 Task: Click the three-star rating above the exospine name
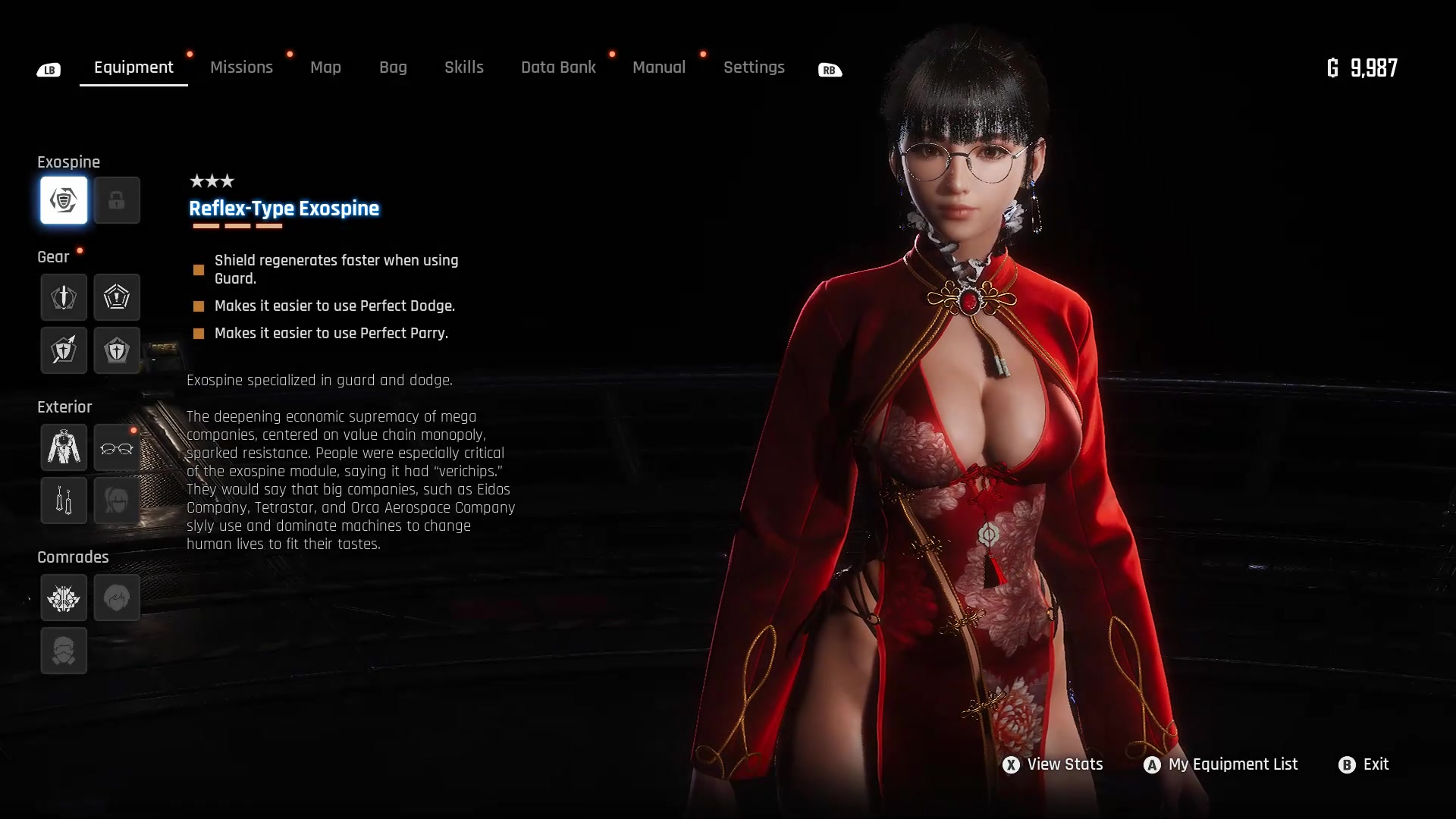point(212,181)
